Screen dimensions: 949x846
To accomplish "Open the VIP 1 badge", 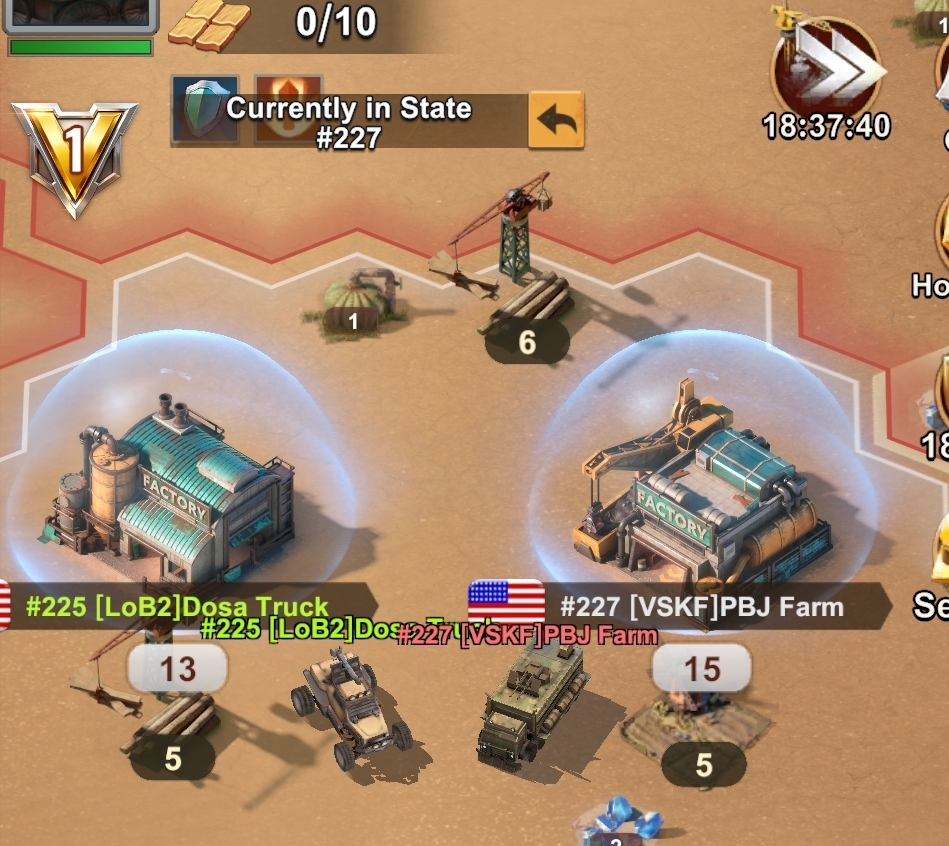I will click(75, 157).
